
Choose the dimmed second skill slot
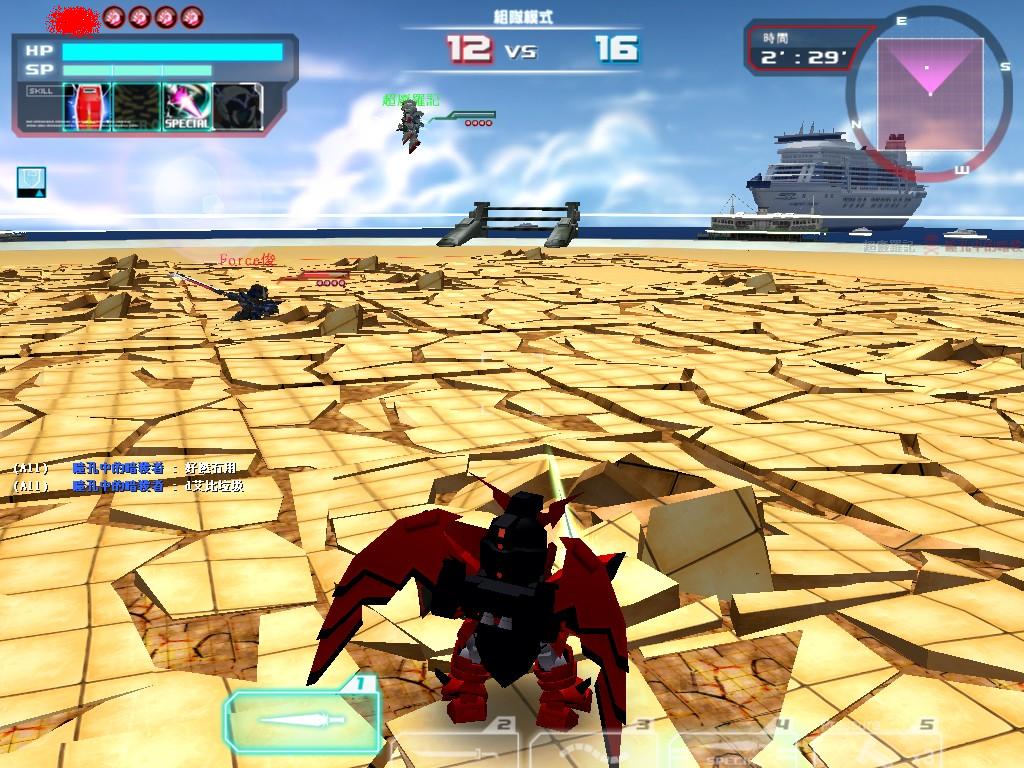136,107
